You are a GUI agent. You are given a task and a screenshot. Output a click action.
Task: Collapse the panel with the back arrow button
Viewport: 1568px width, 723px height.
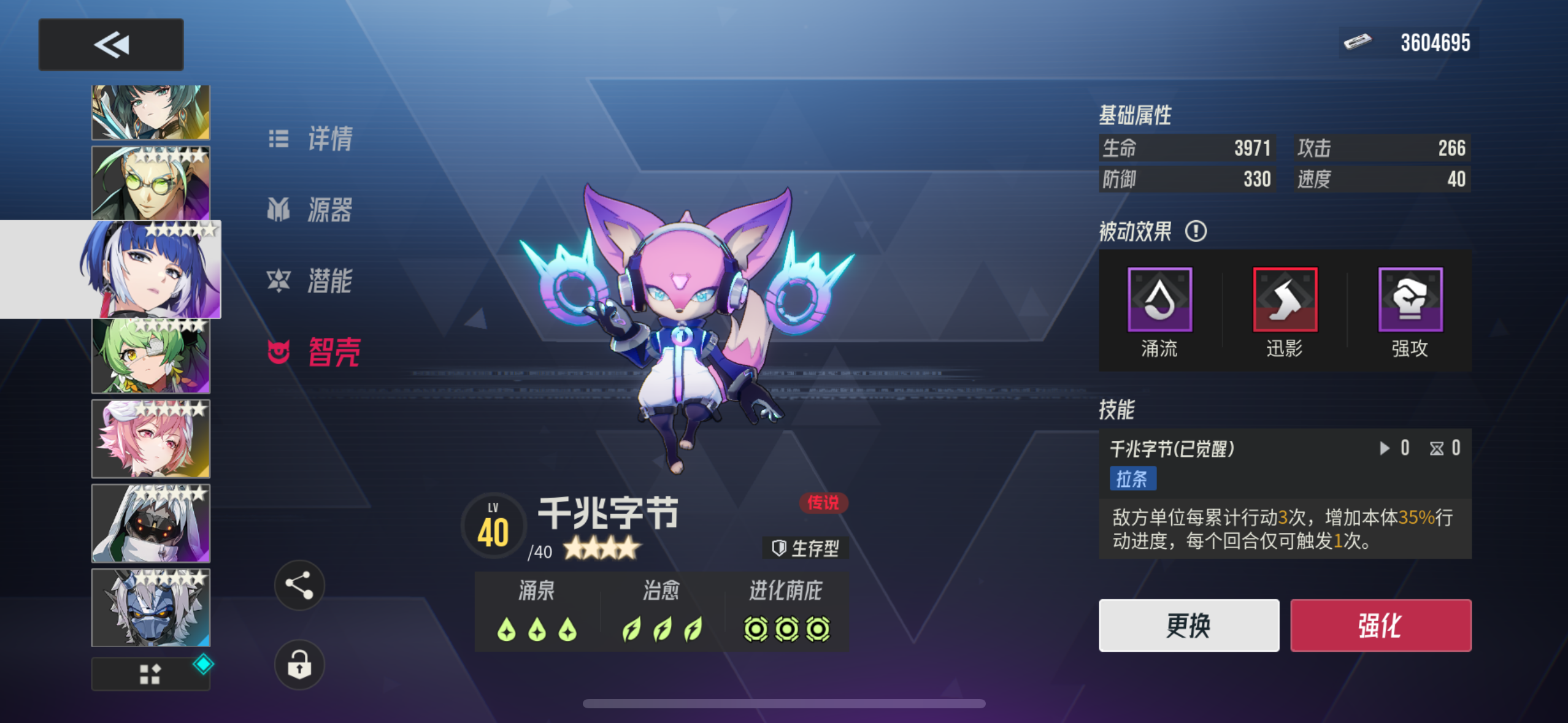pyautogui.click(x=110, y=44)
